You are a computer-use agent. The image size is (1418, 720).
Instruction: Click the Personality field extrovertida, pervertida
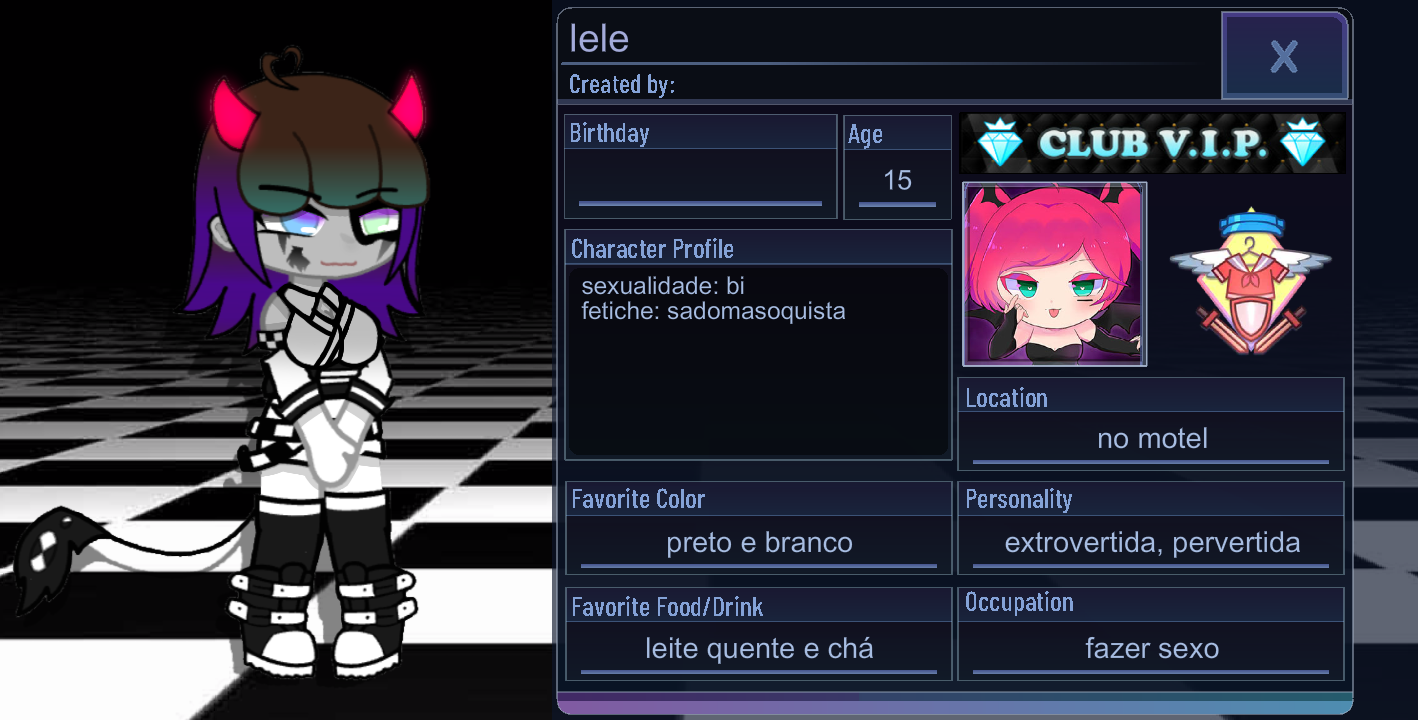tap(1149, 542)
